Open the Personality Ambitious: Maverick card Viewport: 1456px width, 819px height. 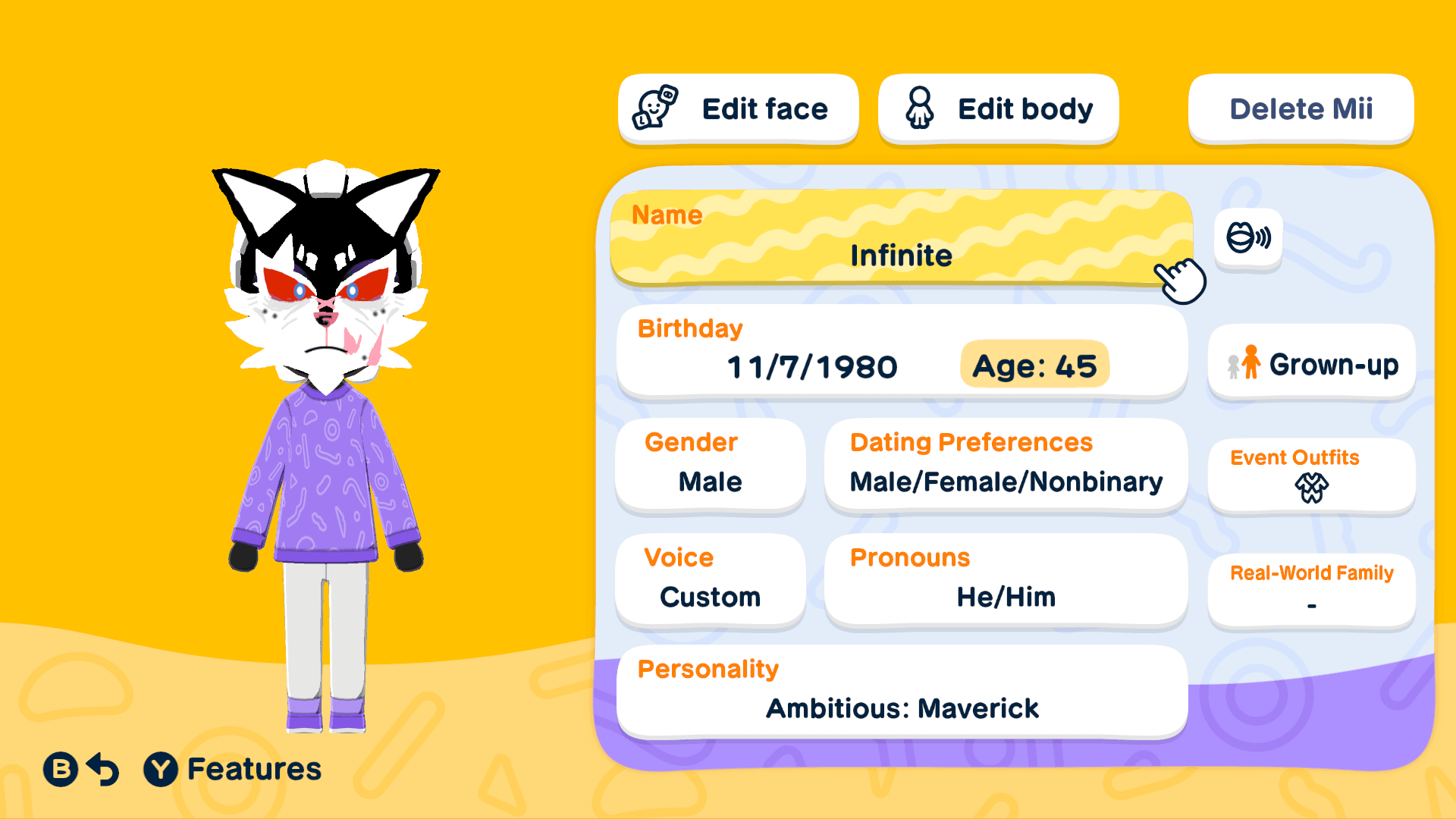pyautogui.click(x=902, y=691)
